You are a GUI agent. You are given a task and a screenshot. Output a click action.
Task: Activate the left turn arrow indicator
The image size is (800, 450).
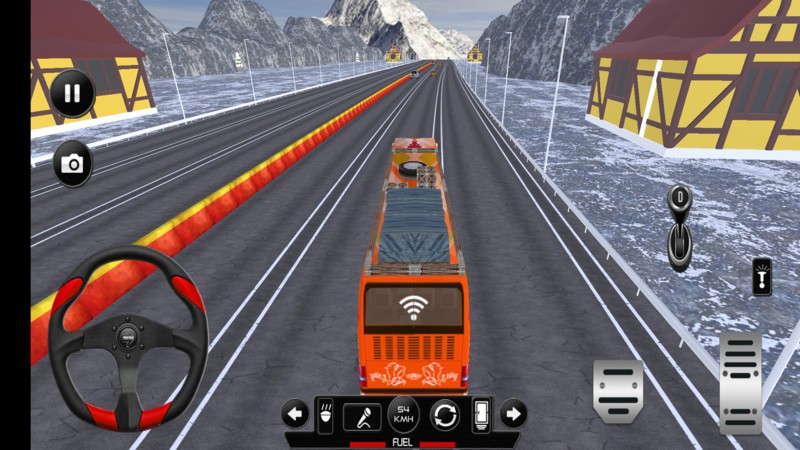[x=294, y=413]
